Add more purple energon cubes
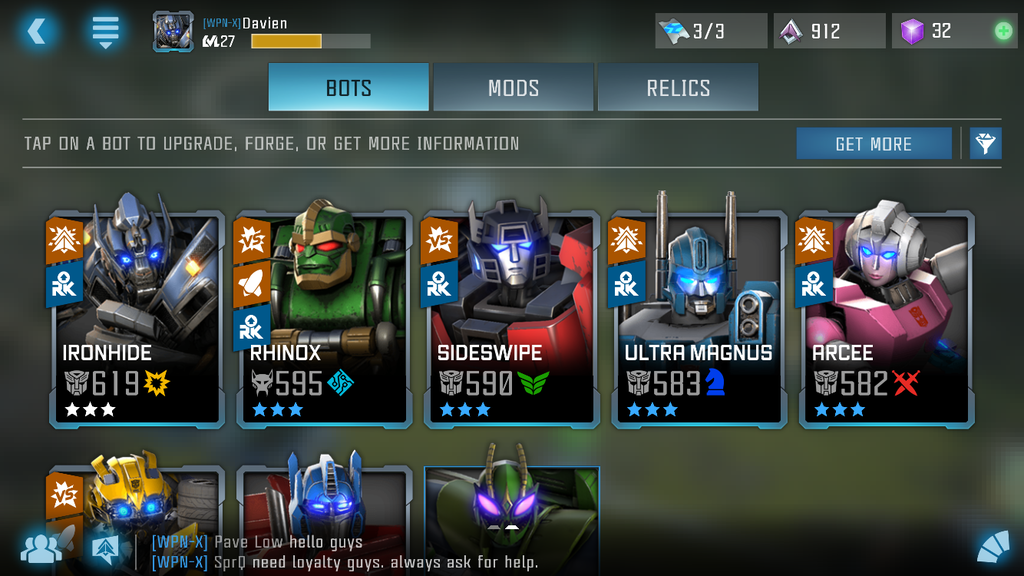This screenshot has width=1024, height=576. pyautogui.click(x=1003, y=31)
